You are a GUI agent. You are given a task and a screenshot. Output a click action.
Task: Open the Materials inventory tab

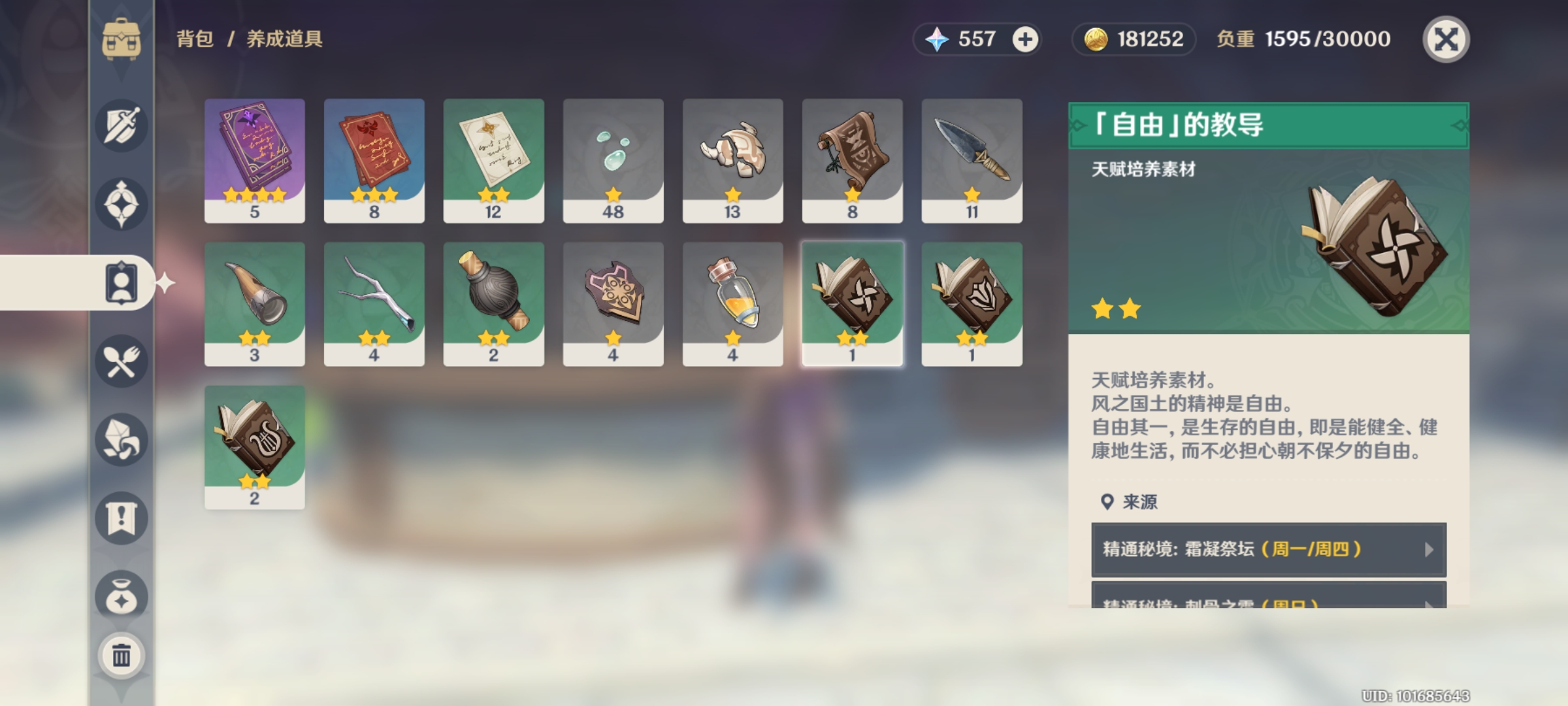122,439
